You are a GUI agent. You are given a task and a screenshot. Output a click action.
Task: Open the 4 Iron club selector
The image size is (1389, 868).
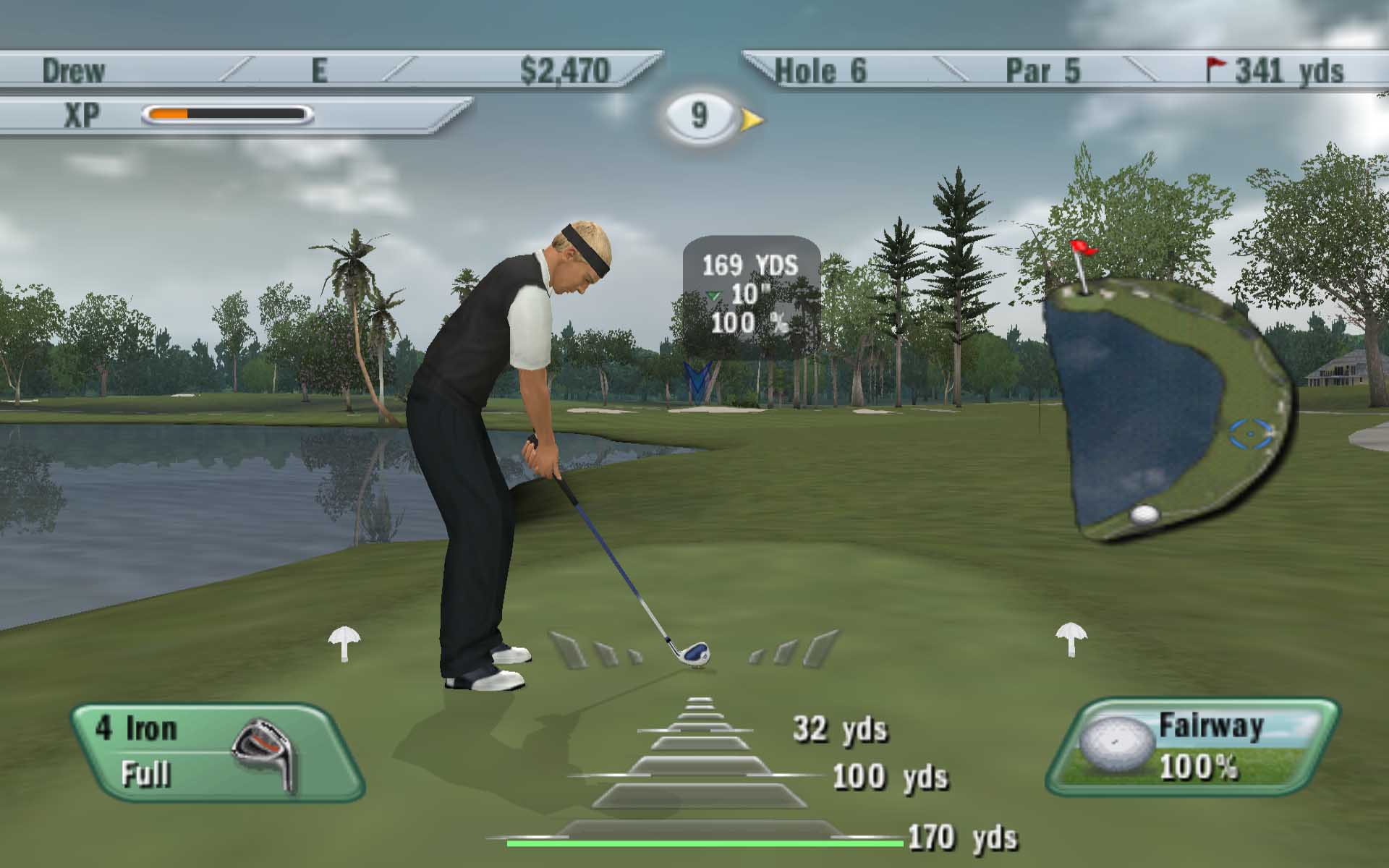(216, 752)
